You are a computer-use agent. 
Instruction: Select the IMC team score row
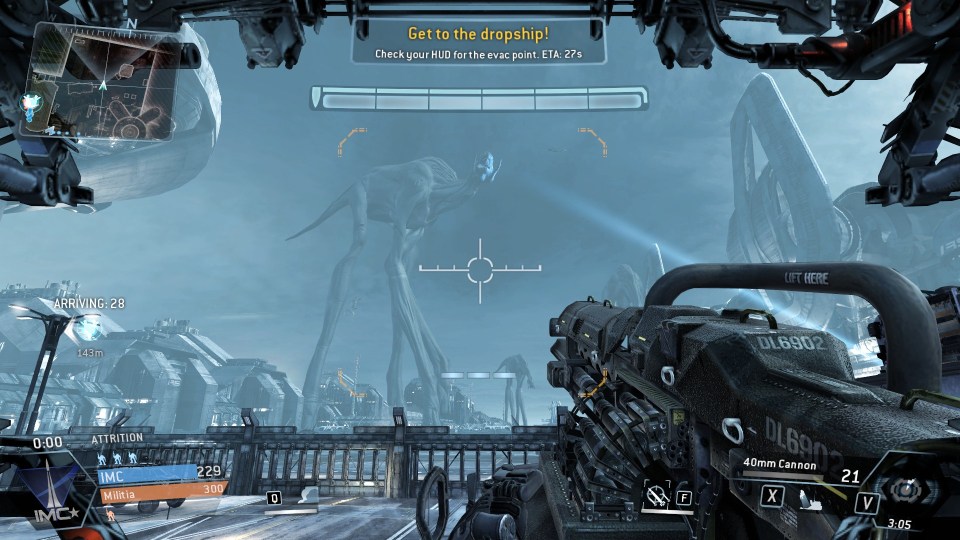click(x=160, y=472)
